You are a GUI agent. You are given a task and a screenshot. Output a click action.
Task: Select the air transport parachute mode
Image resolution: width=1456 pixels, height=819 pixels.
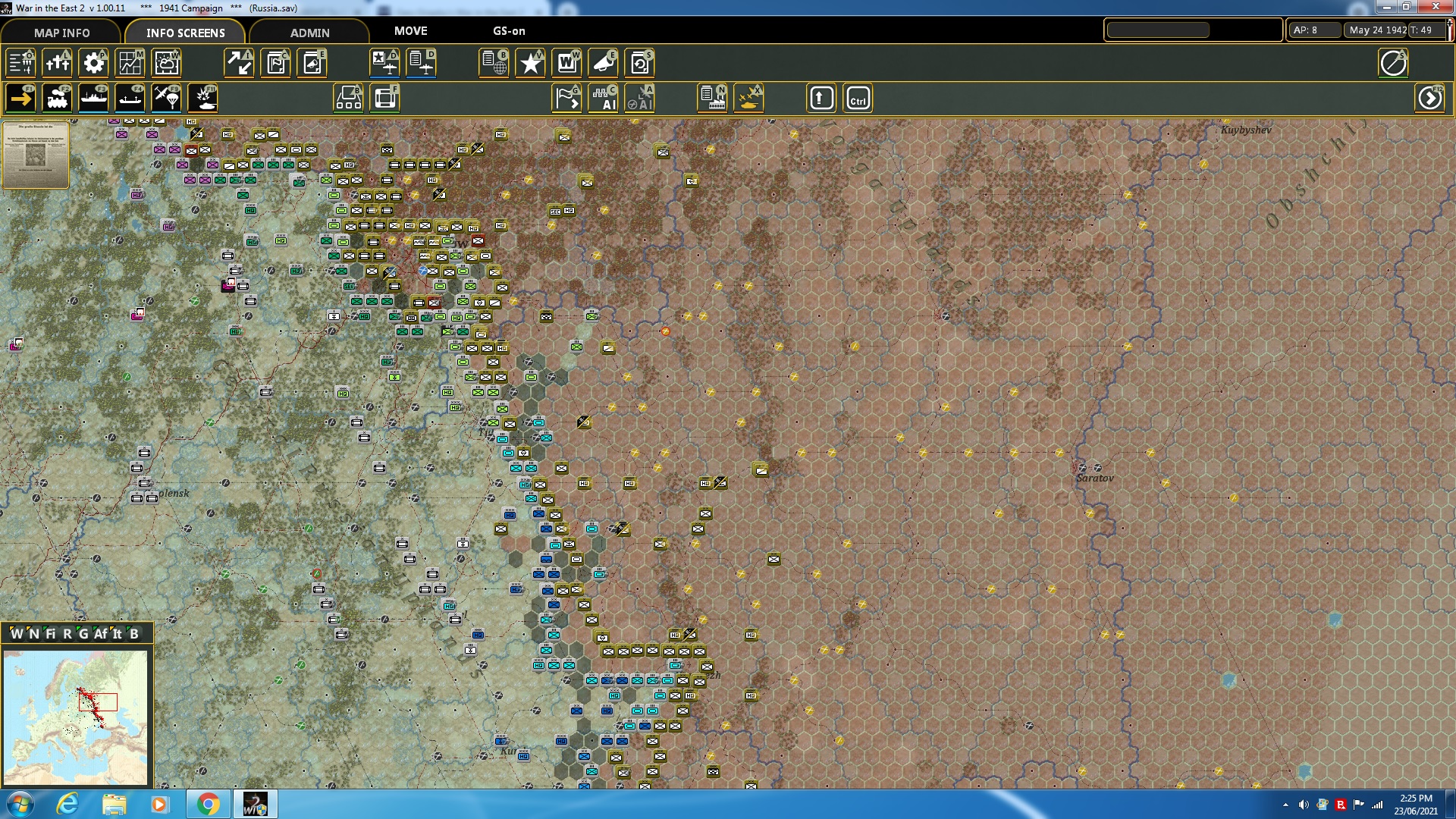coord(166,98)
